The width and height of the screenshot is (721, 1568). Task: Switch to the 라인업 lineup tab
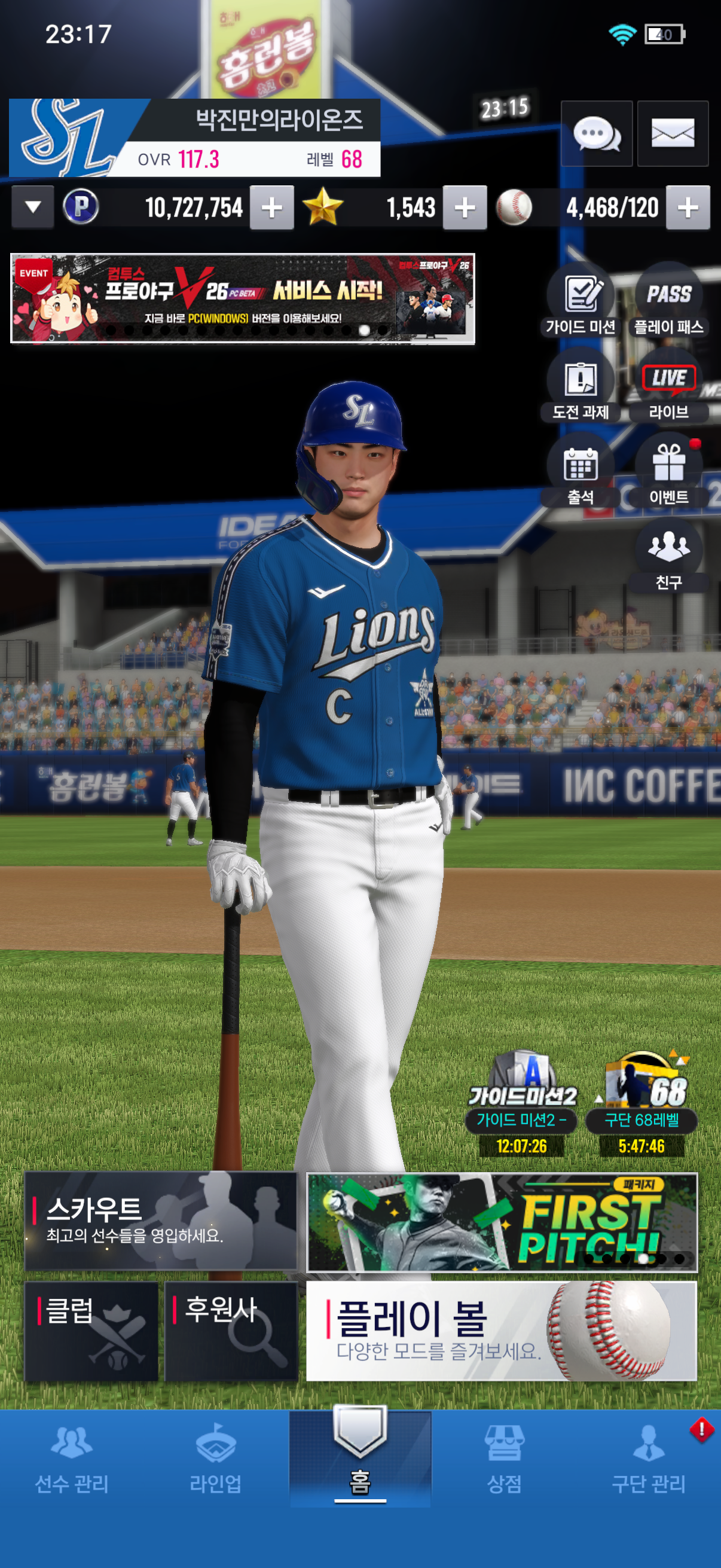coord(215,1459)
